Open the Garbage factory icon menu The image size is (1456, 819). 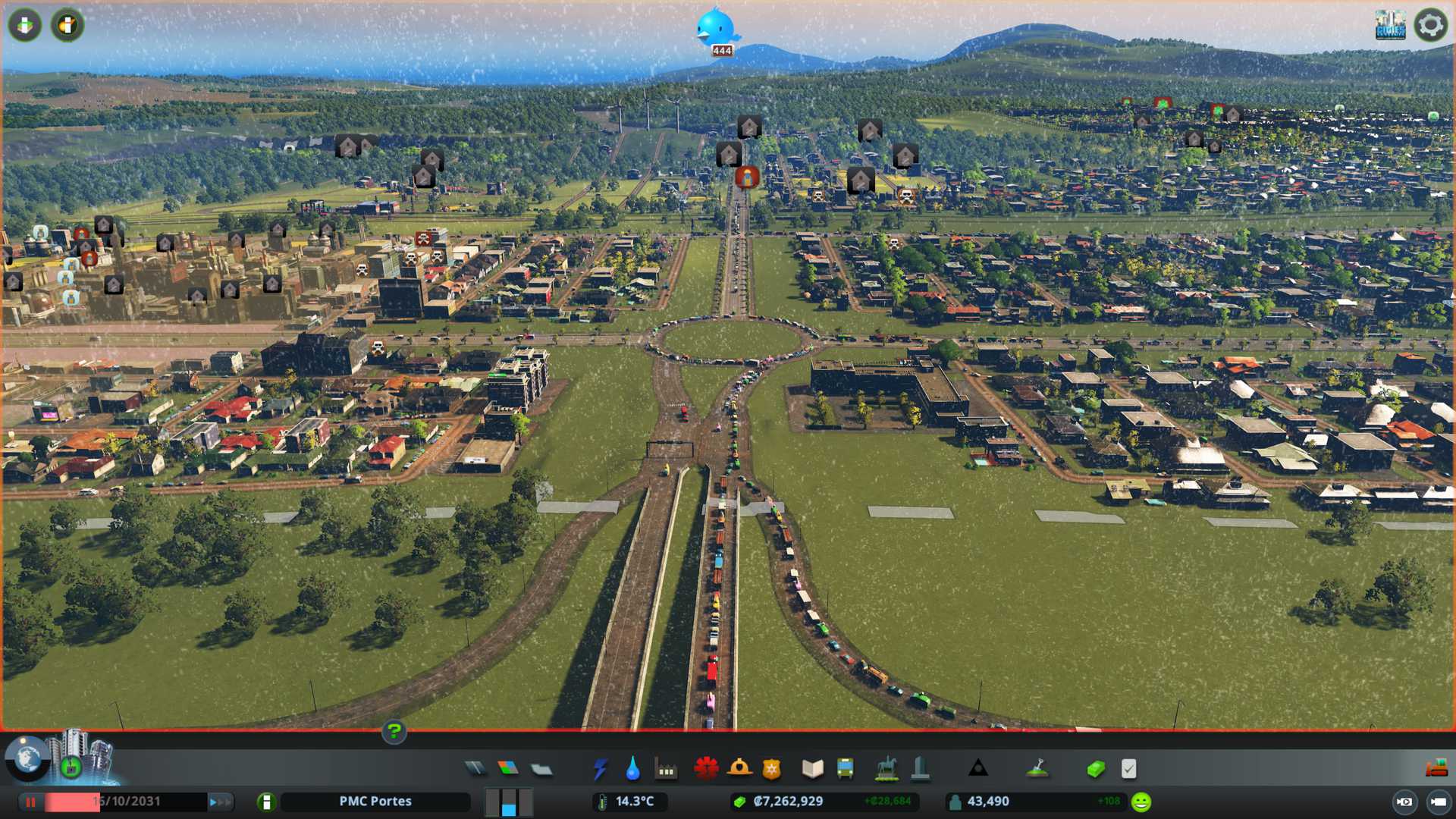666,769
